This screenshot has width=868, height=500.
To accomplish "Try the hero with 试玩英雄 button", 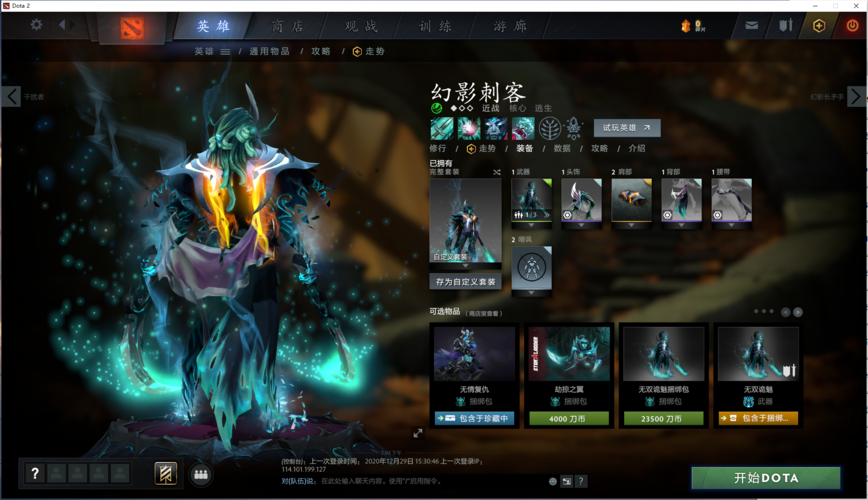I will tap(627, 128).
